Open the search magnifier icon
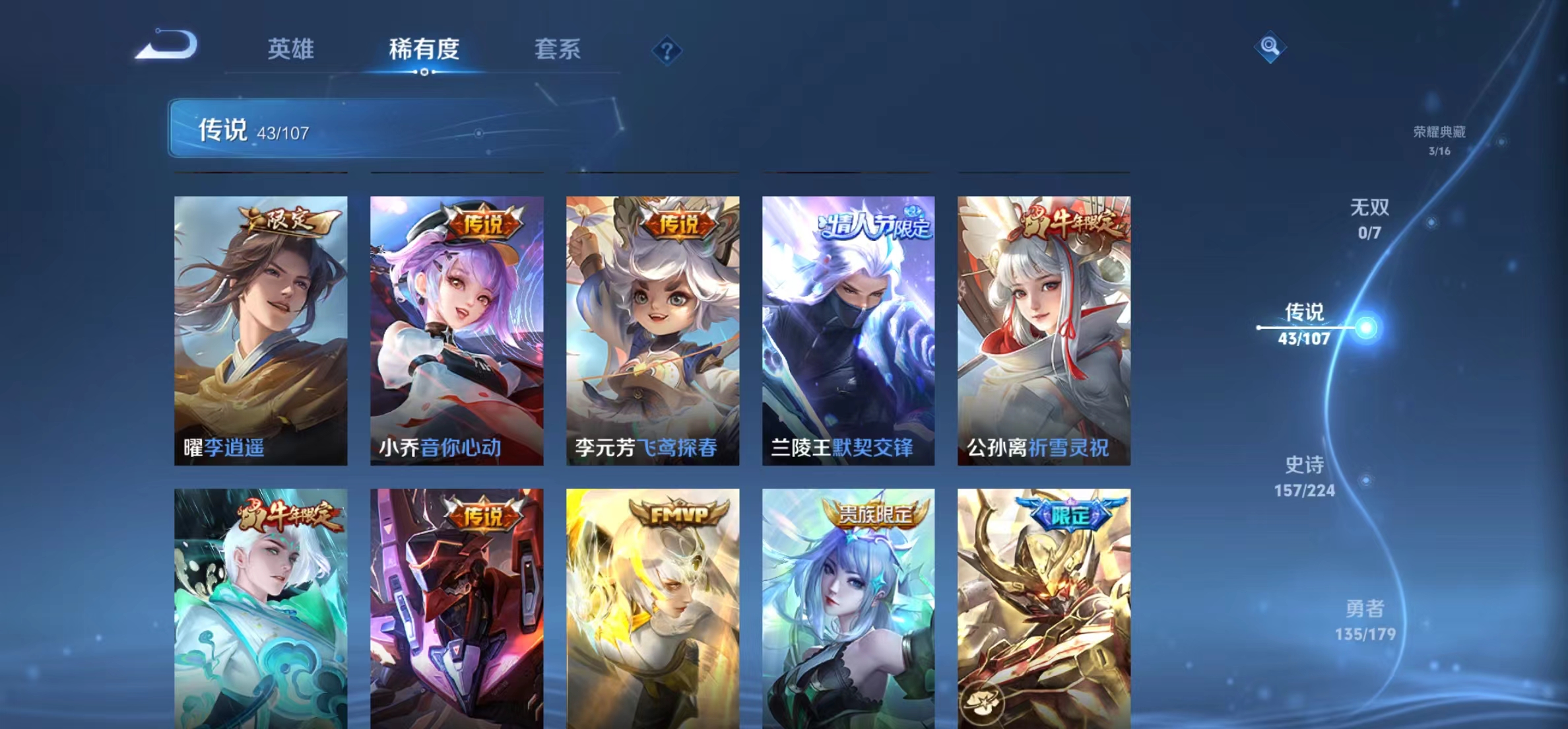 click(x=1270, y=48)
